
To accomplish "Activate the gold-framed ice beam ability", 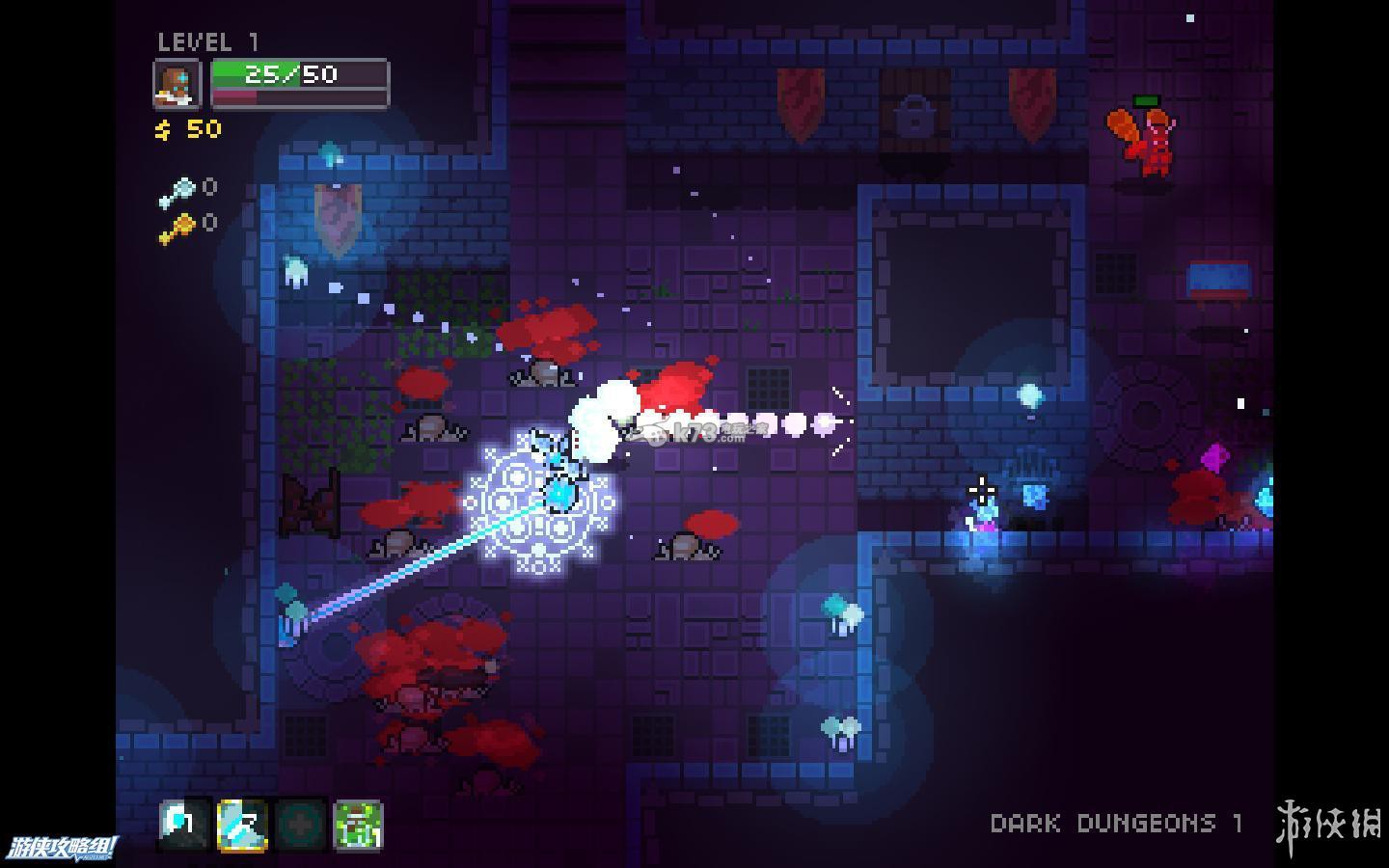I will tap(242, 825).
